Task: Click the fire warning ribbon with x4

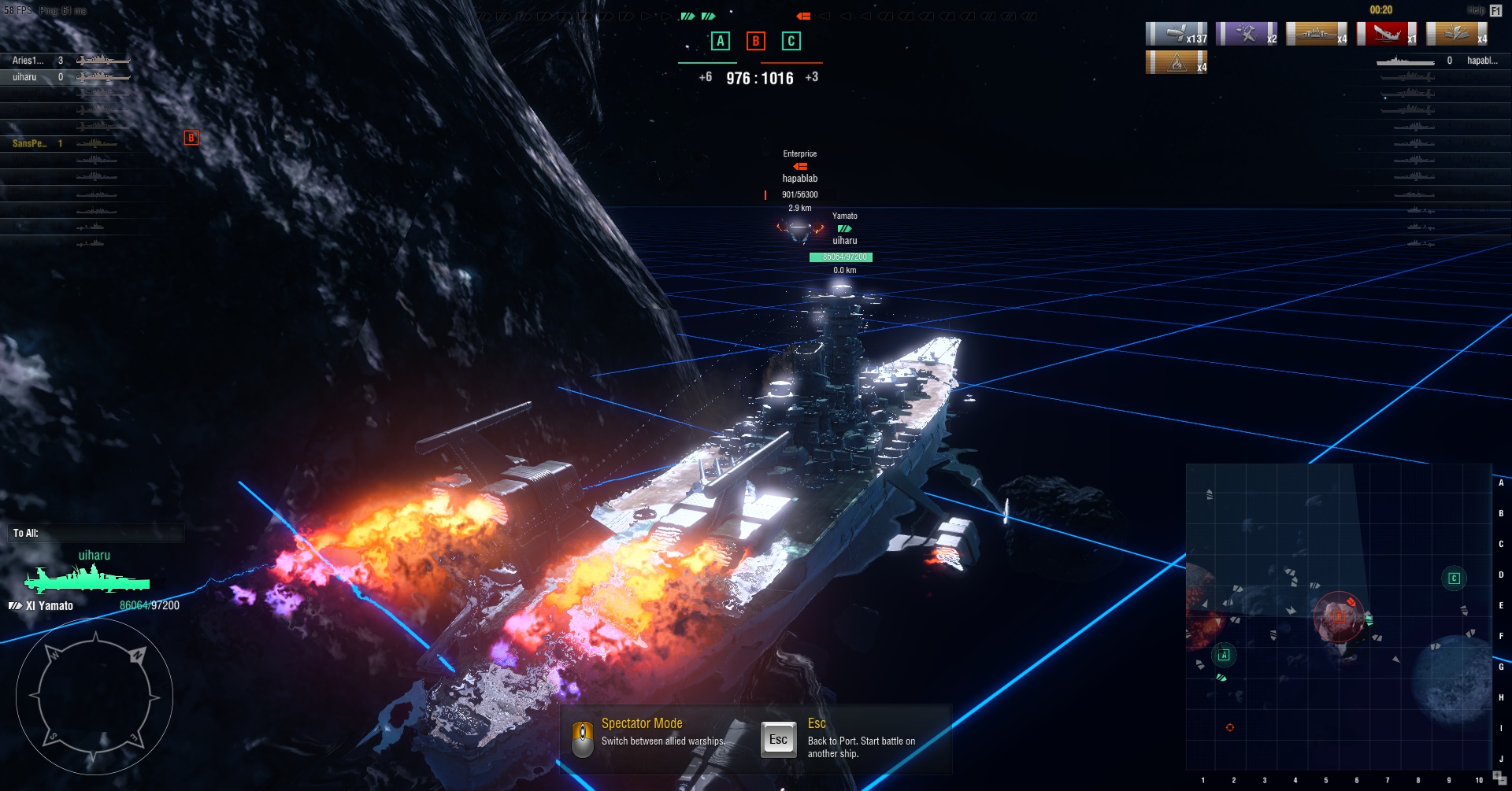Action: coord(1177,62)
